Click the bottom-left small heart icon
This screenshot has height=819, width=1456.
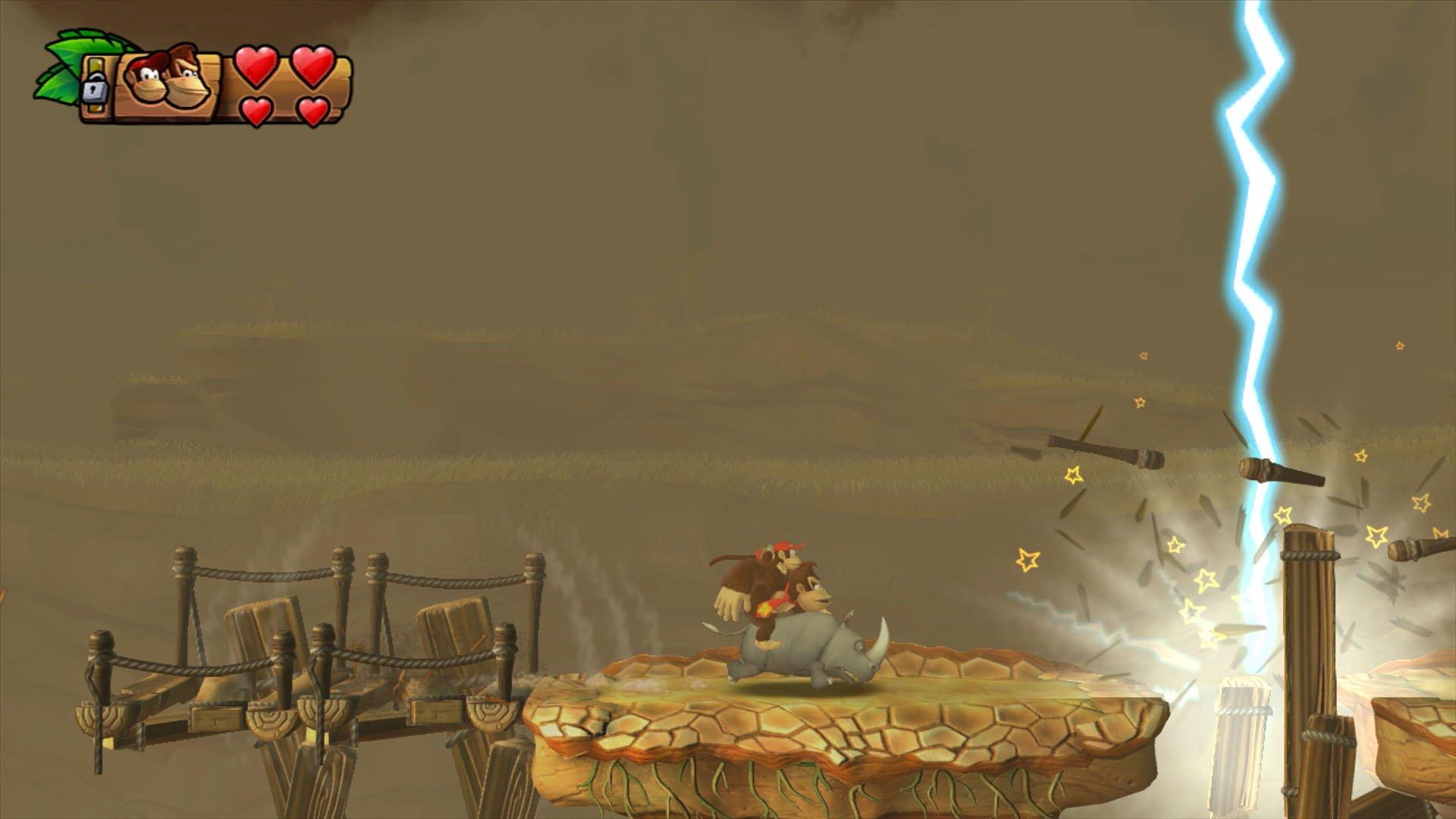(256, 112)
